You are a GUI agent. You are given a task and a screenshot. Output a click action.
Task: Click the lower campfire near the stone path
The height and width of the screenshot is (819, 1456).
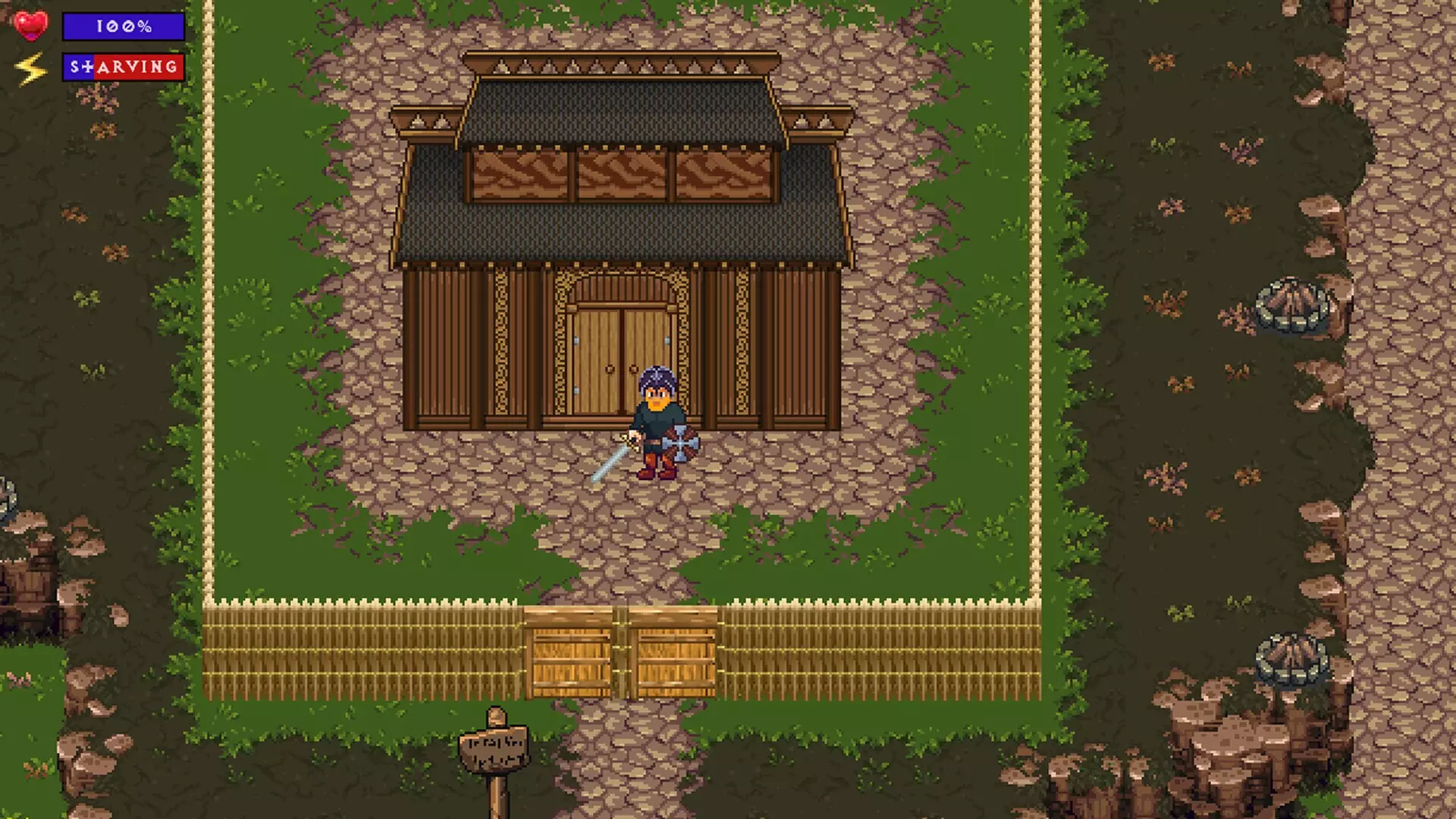click(1291, 658)
